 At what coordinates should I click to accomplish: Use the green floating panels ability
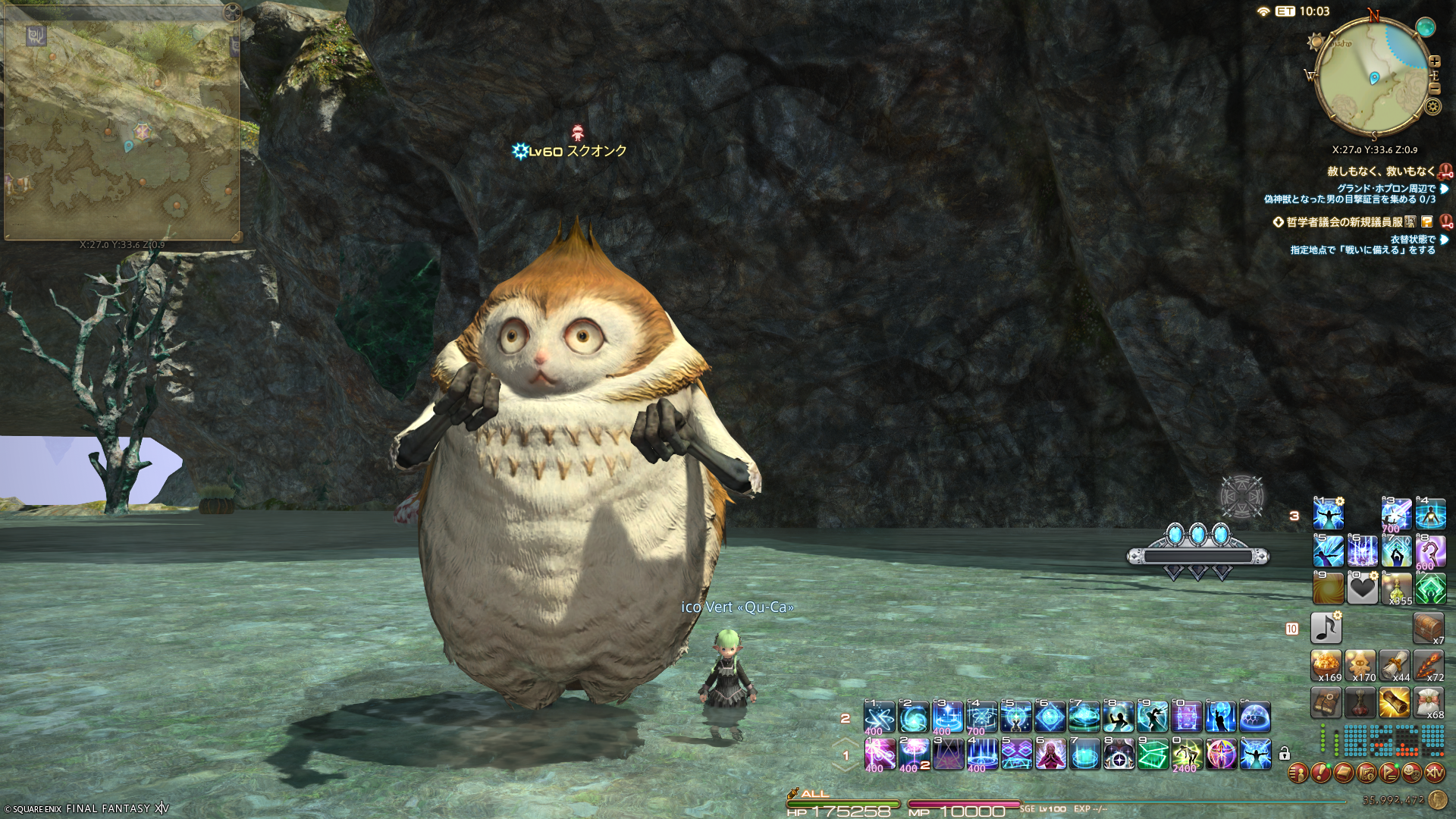tap(1153, 755)
